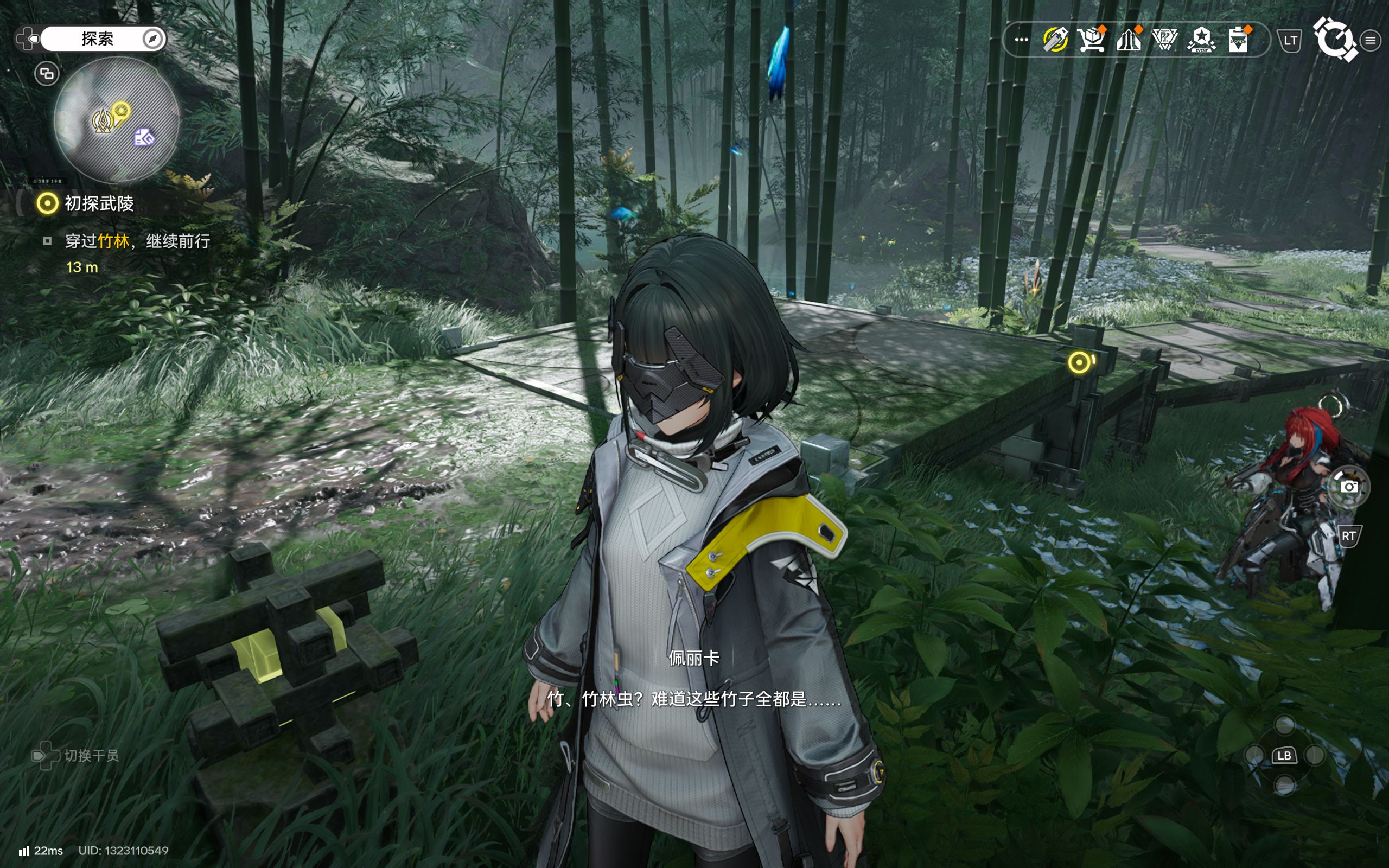This screenshot has height=868, width=1389.
Task: Open the 初探武陵 quest tracker
Action: point(99,203)
